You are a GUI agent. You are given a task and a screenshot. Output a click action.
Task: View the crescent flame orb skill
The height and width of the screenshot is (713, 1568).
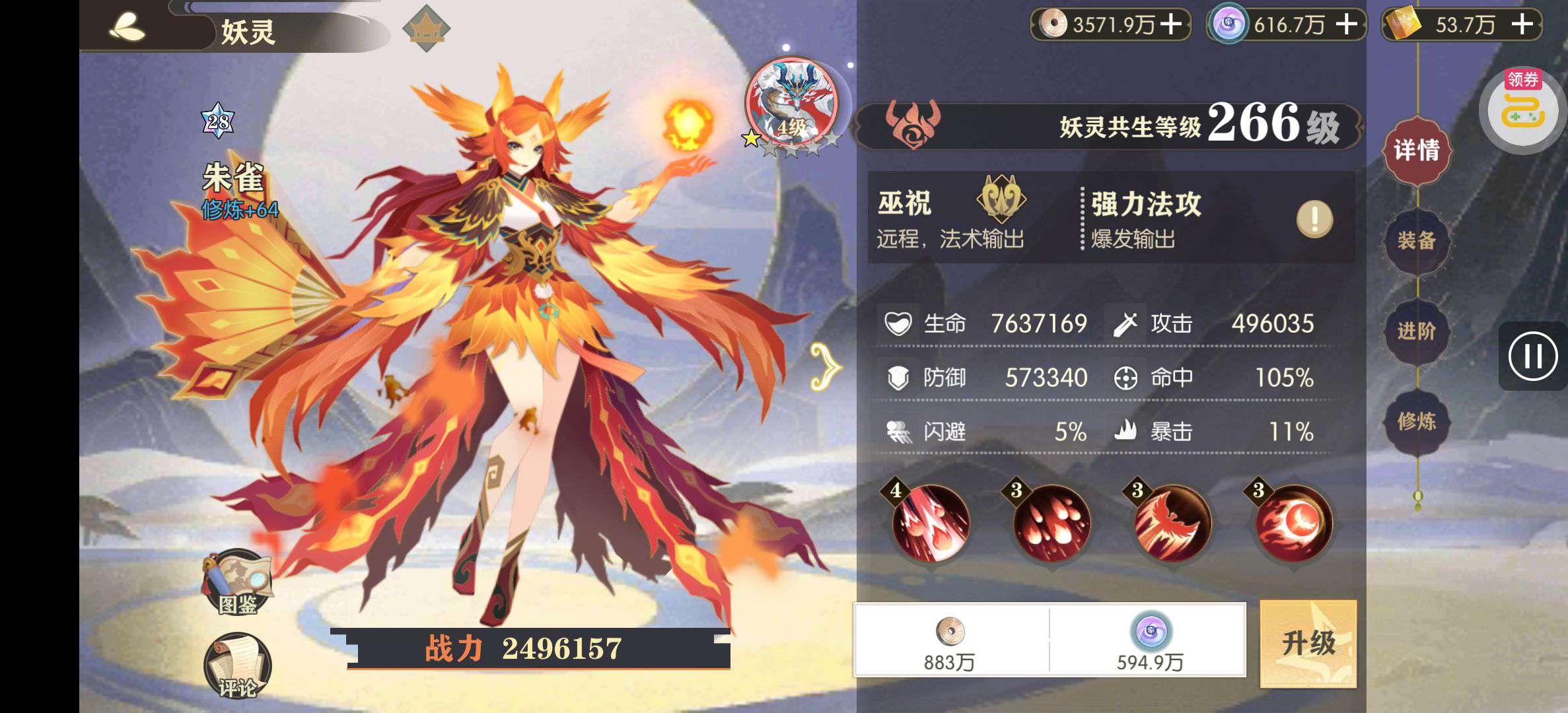(1293, 524)
